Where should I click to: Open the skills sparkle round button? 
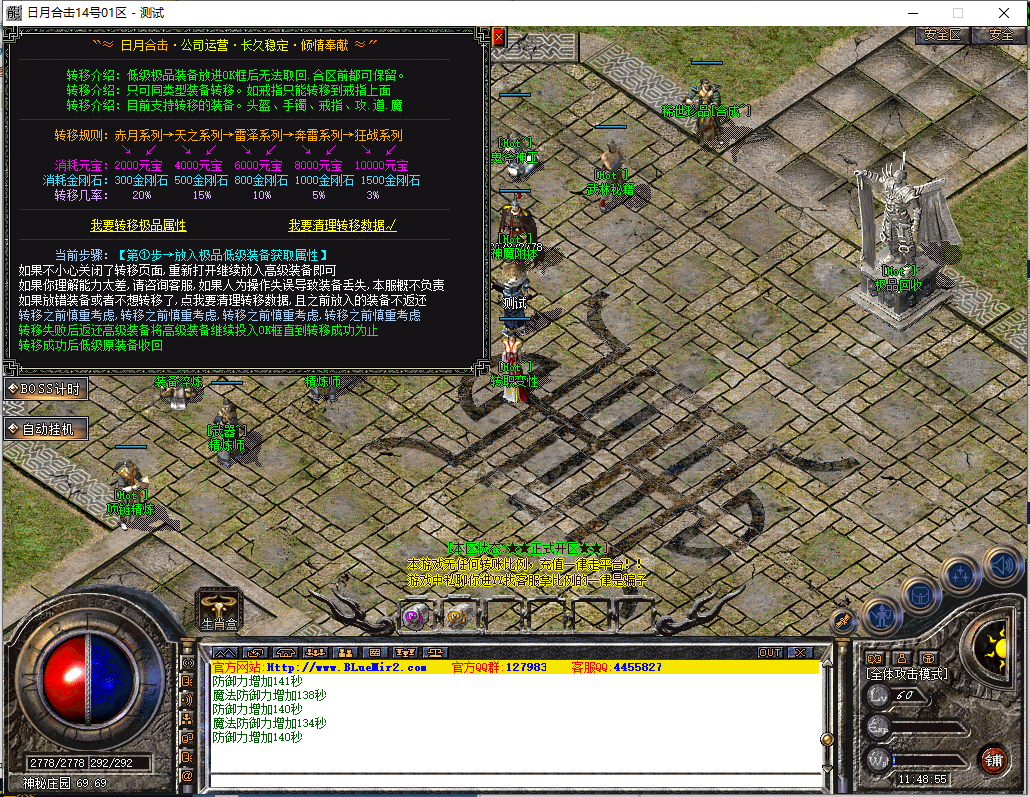click(961, 575)
